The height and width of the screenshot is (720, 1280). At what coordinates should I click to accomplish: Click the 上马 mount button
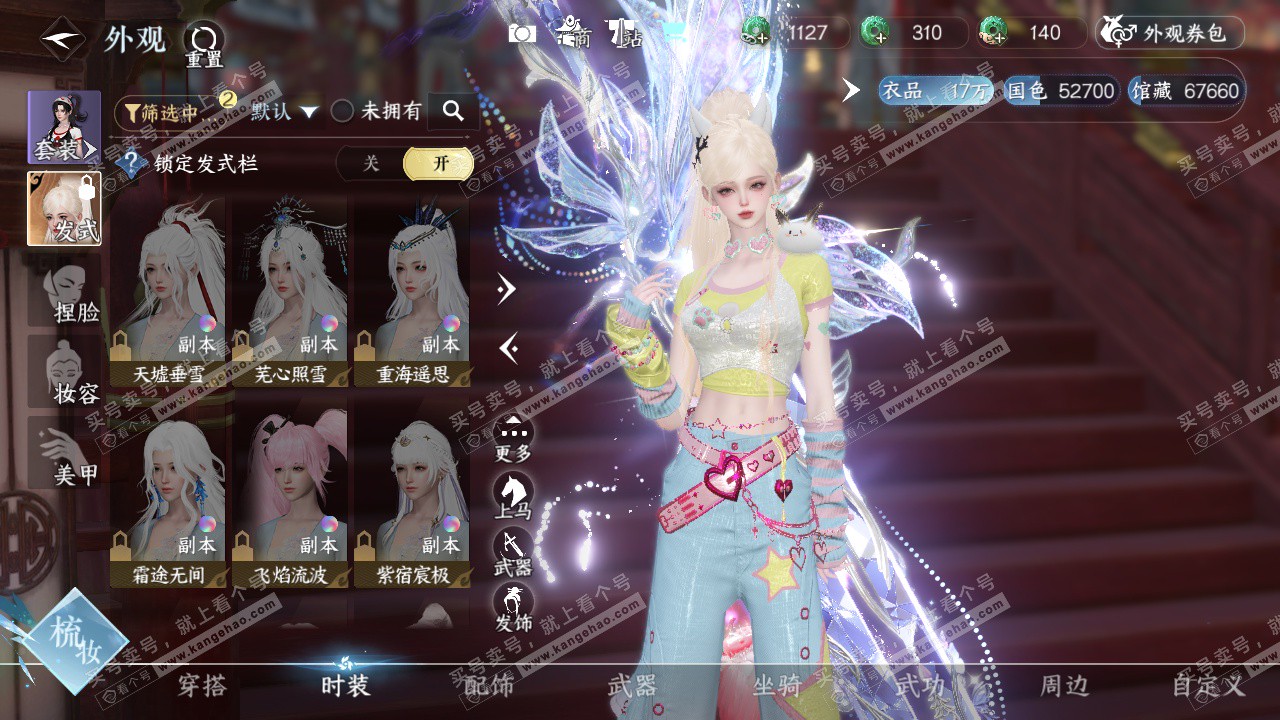[x=513, y=495]
